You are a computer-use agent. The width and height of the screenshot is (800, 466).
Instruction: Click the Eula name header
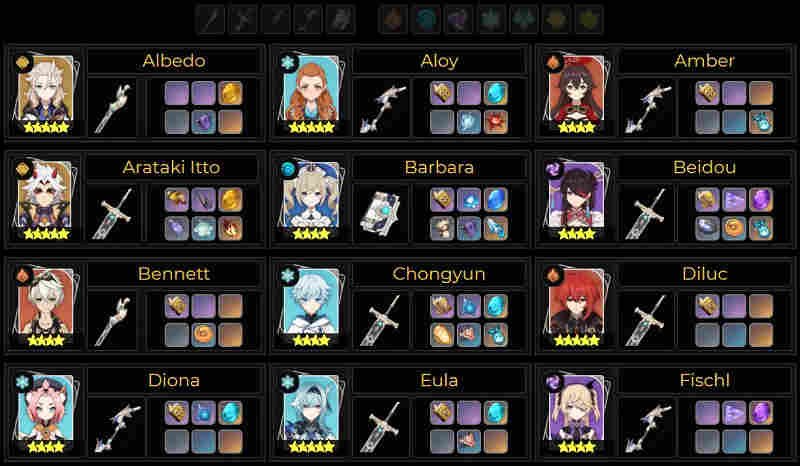pyautogui.click(x=439, y=380)
